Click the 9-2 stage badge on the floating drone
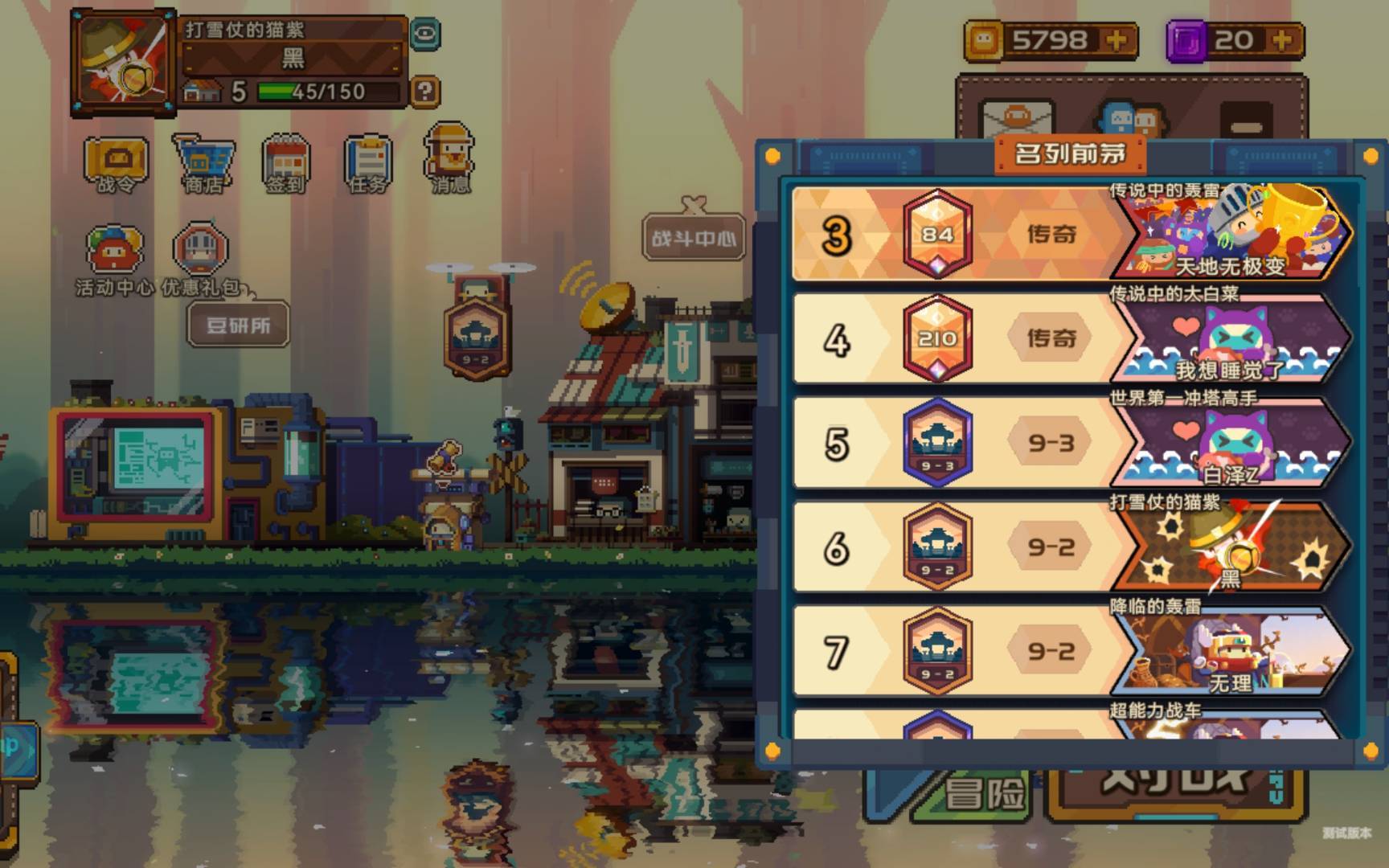 [x=477, y=338]
